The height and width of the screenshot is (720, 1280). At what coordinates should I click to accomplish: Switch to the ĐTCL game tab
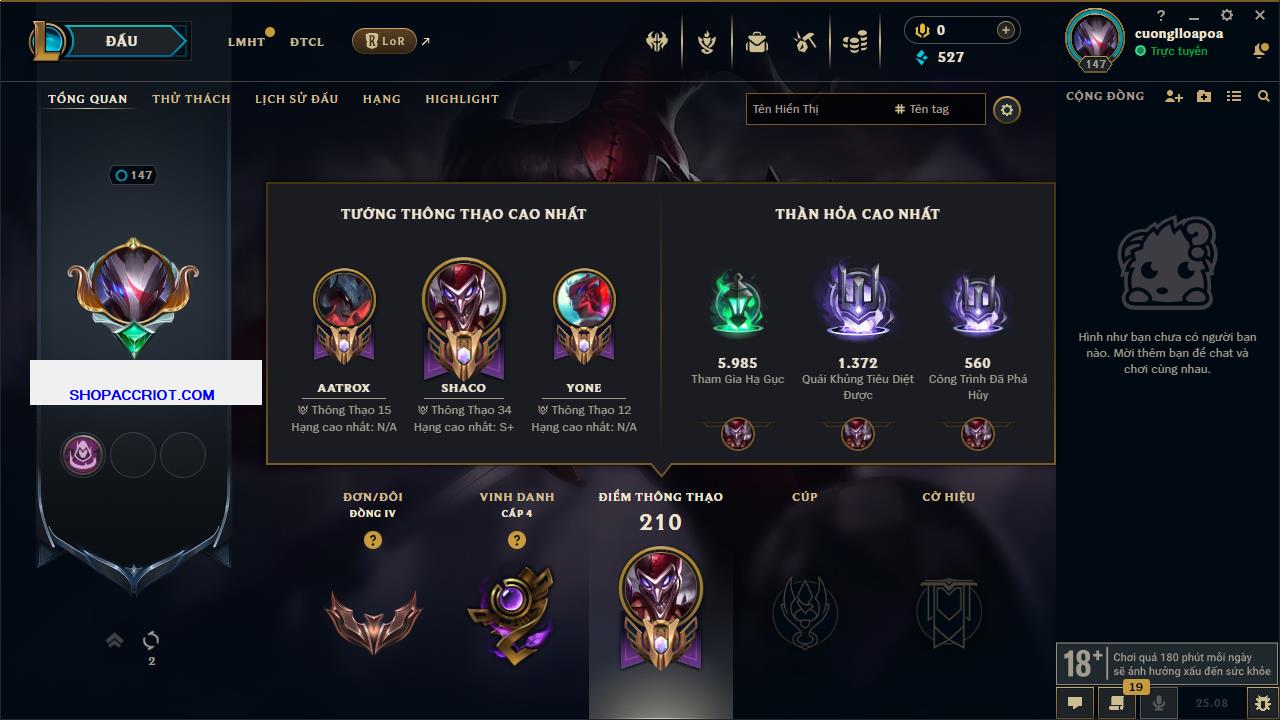pos(307,42)
